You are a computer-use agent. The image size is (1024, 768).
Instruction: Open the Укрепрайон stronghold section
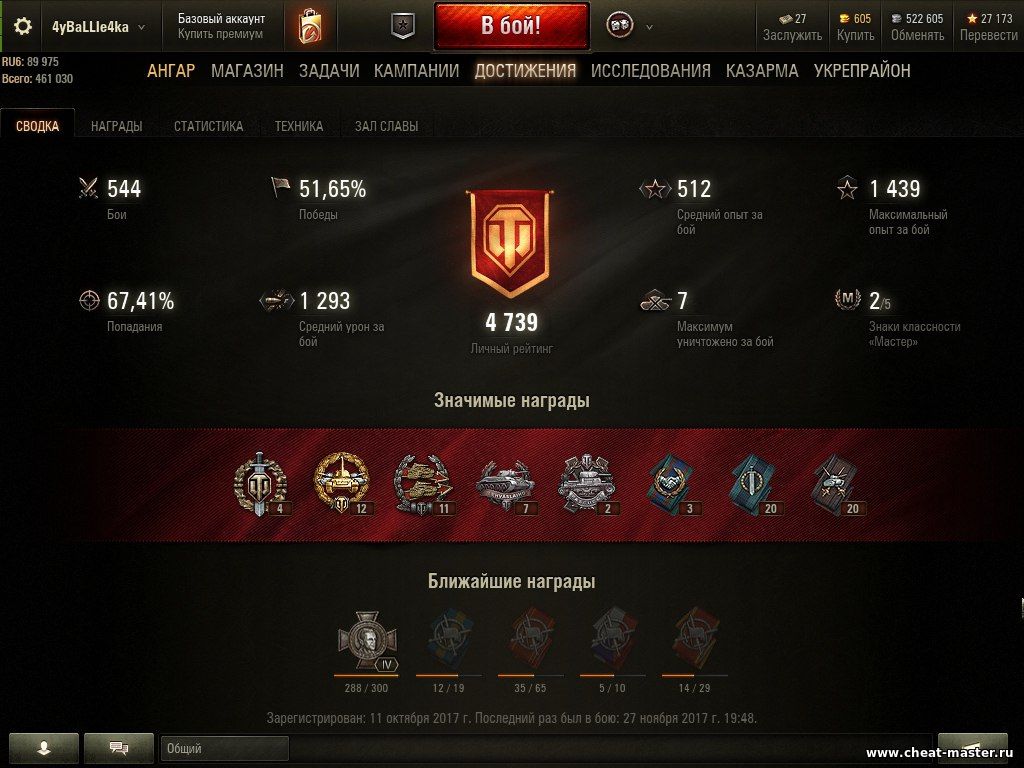pos(862,71)
